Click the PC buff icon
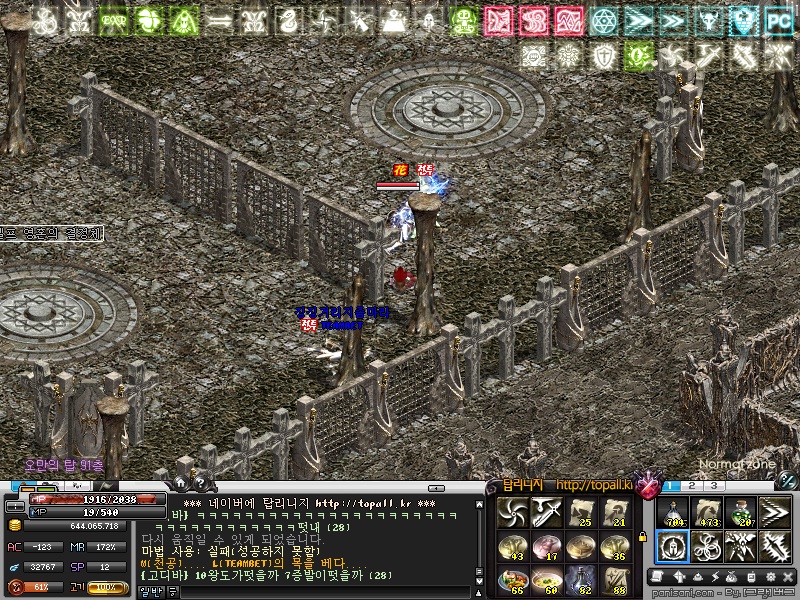Screen dimensions: 800x600 tap(778, 18)
